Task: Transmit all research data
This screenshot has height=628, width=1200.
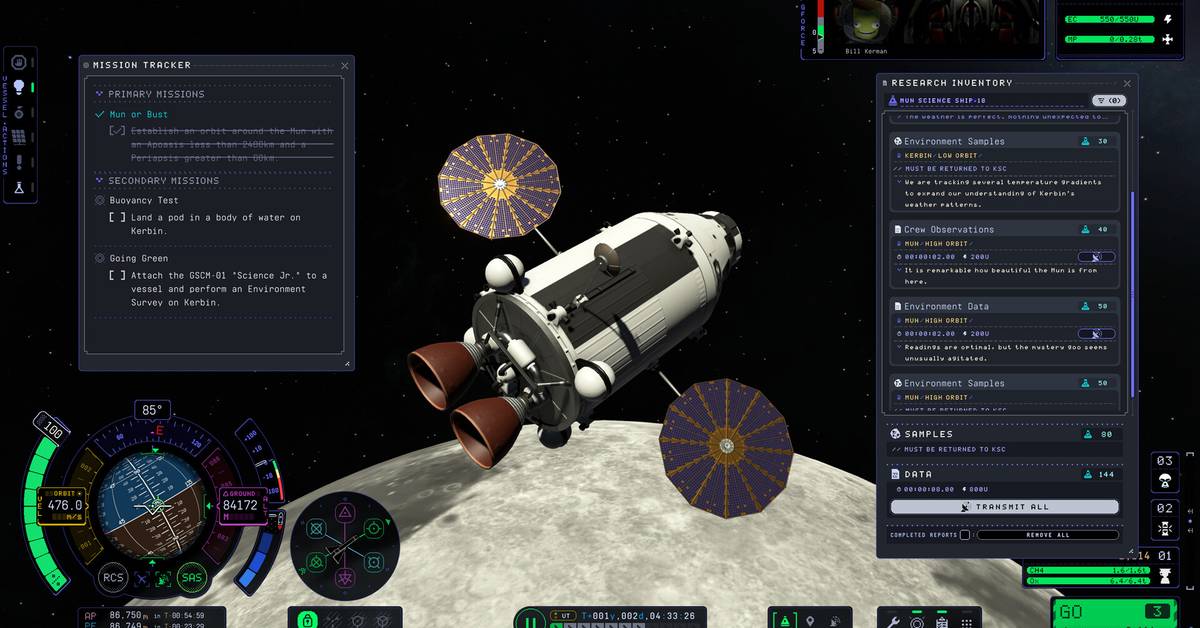Action: click(1004, 507)
